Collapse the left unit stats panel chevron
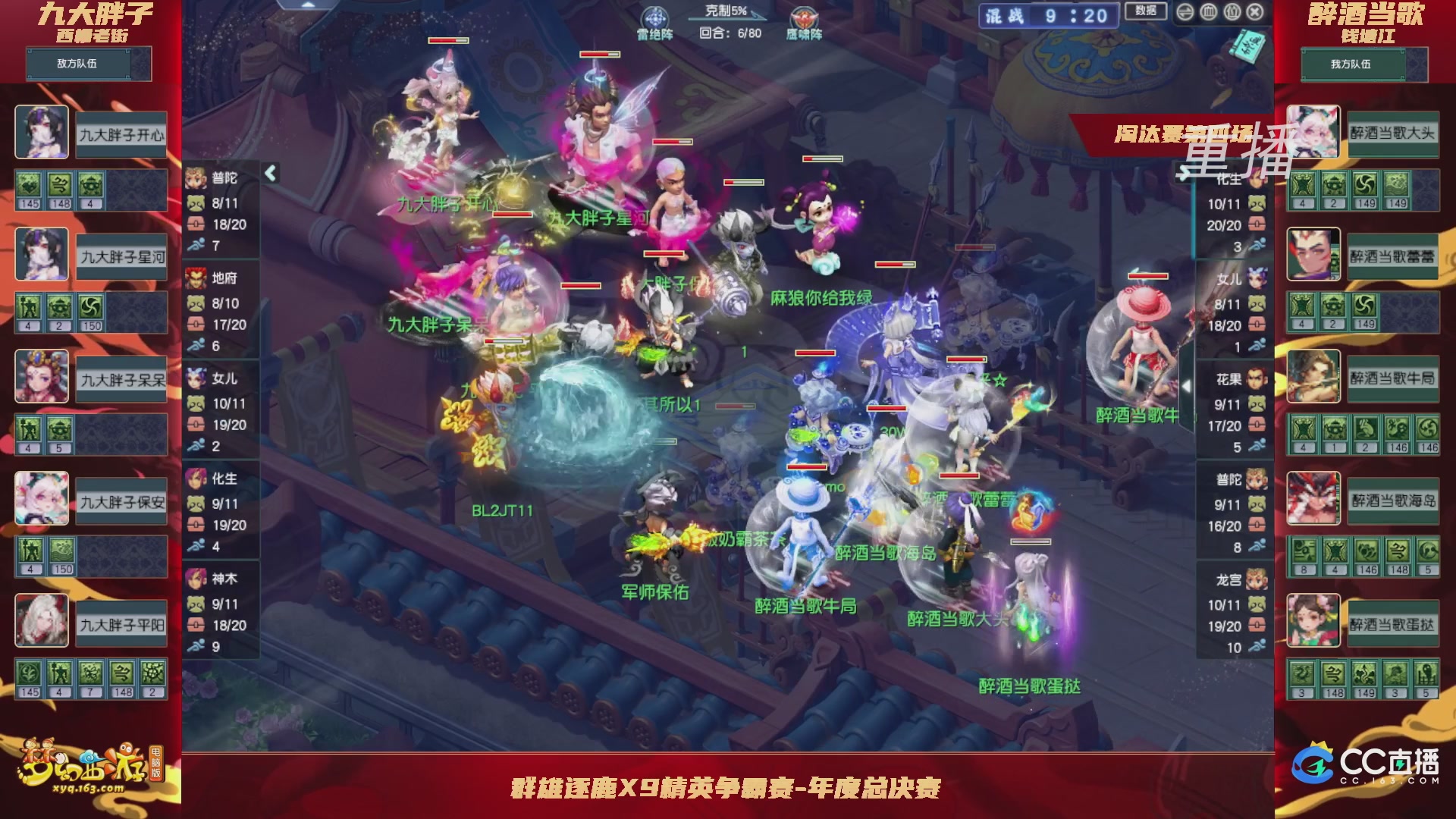 point(270,173)
